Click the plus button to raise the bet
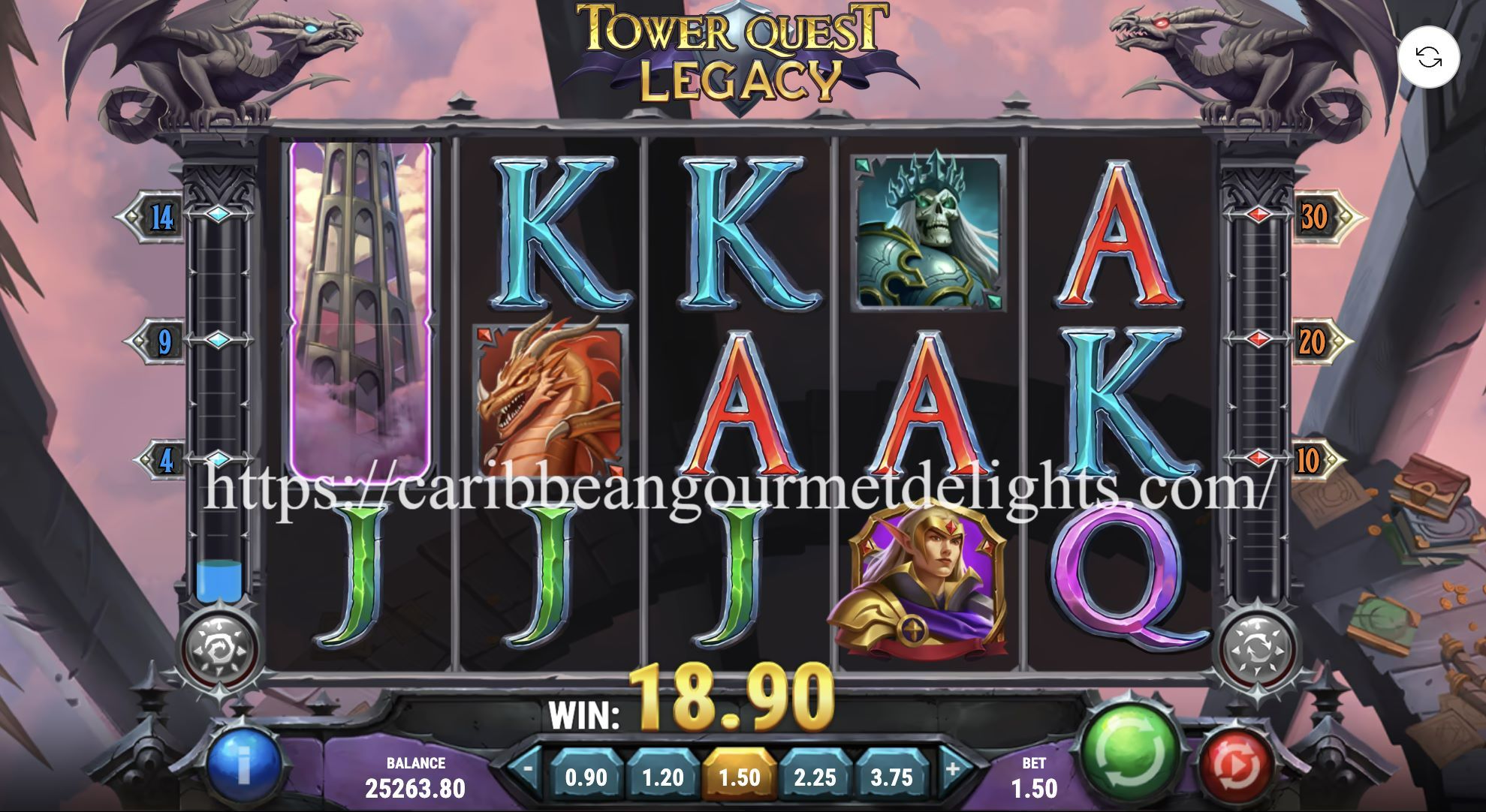This screenshot has height=812, width=1486. point(952,768)
